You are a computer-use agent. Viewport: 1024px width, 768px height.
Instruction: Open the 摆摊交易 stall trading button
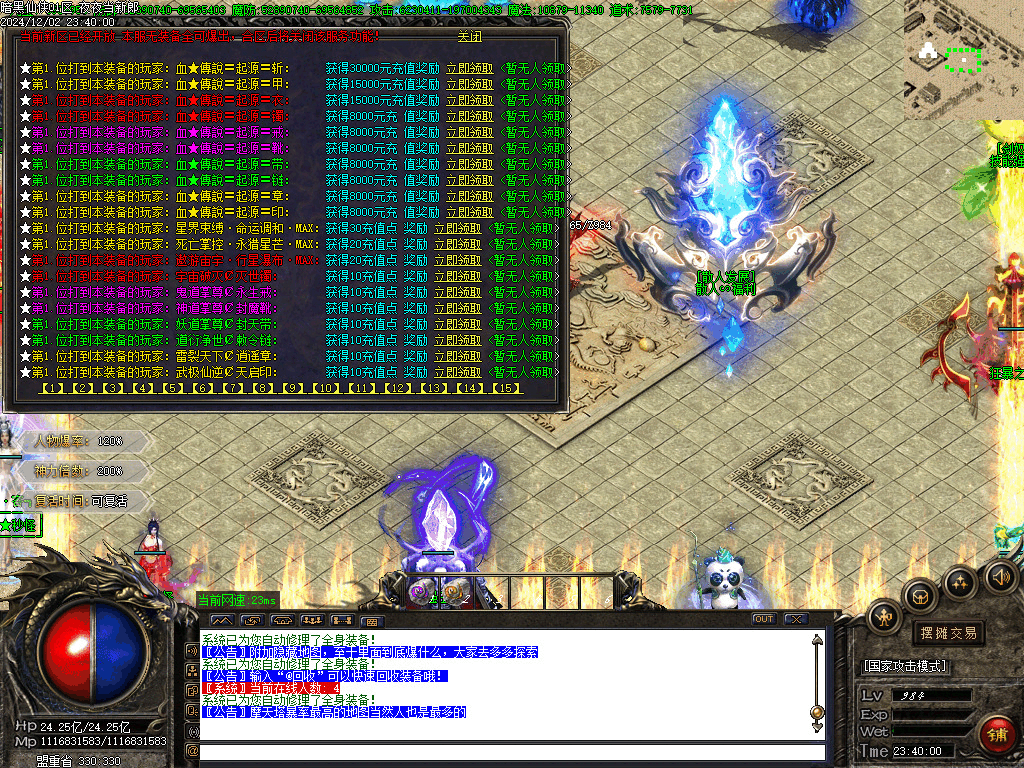pyautogui.click(x=947, y=633)
